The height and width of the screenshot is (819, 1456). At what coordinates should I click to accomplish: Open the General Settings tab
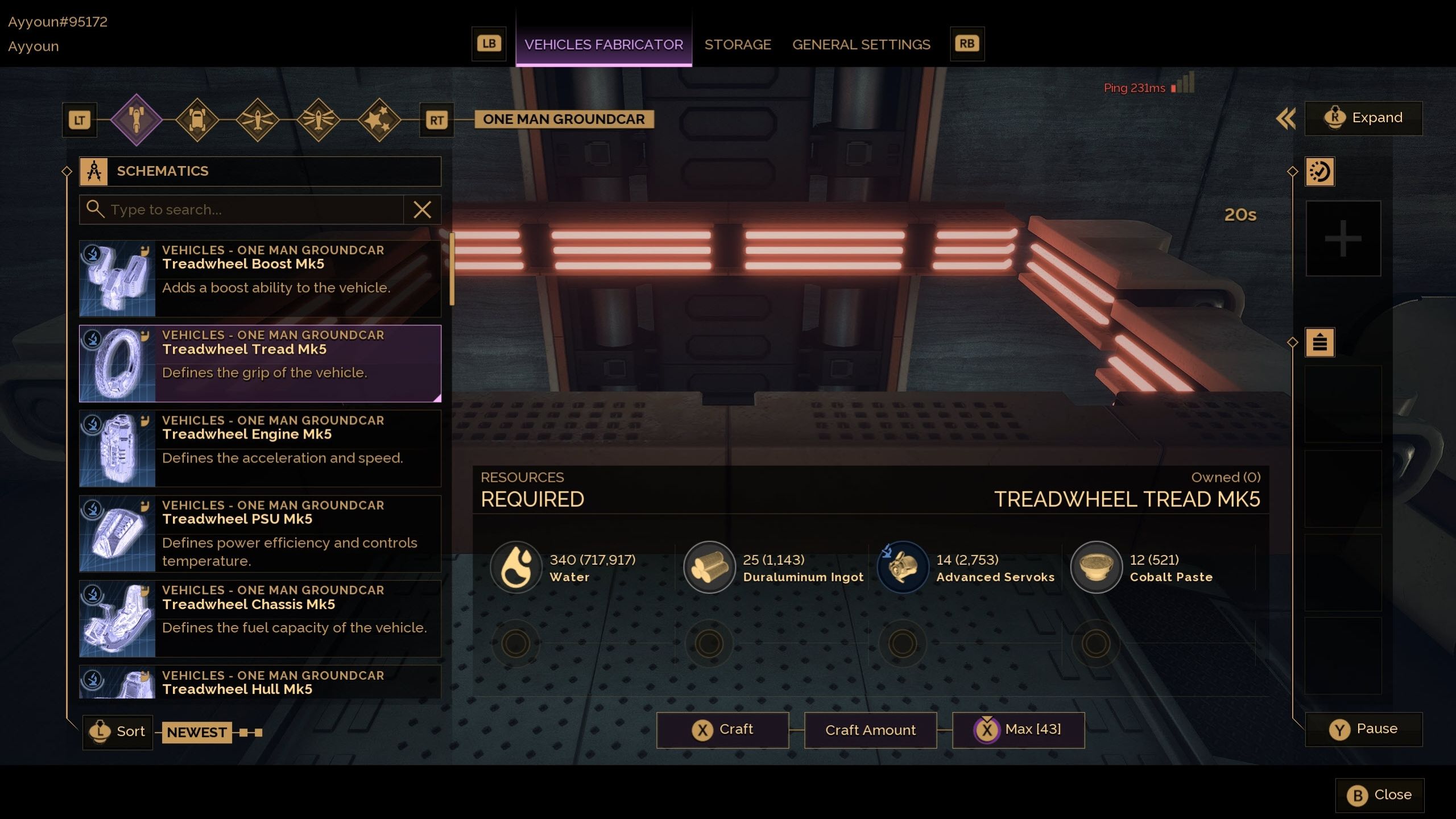(x=861, y=44)
